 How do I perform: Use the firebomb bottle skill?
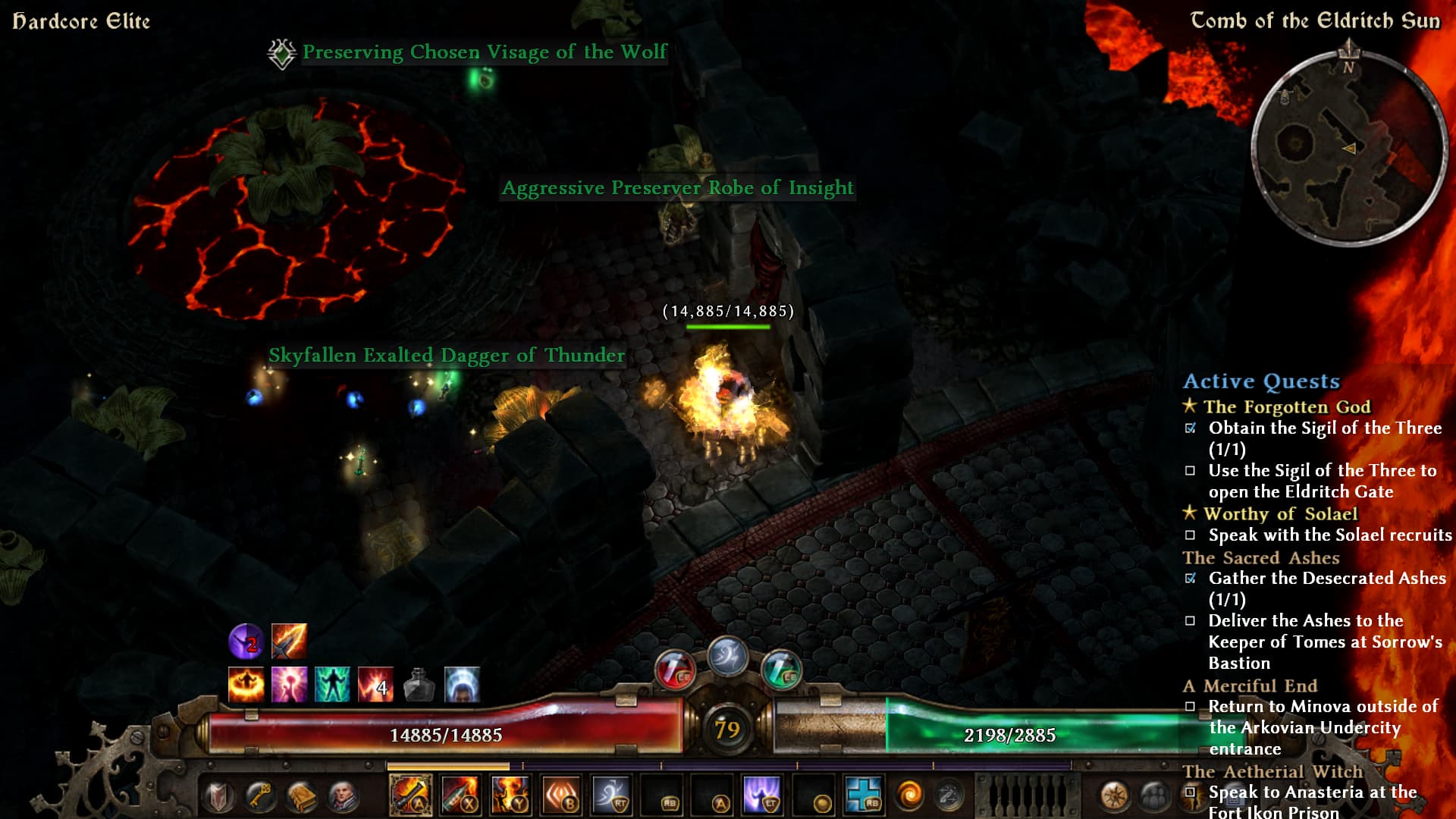click(460, 795)
